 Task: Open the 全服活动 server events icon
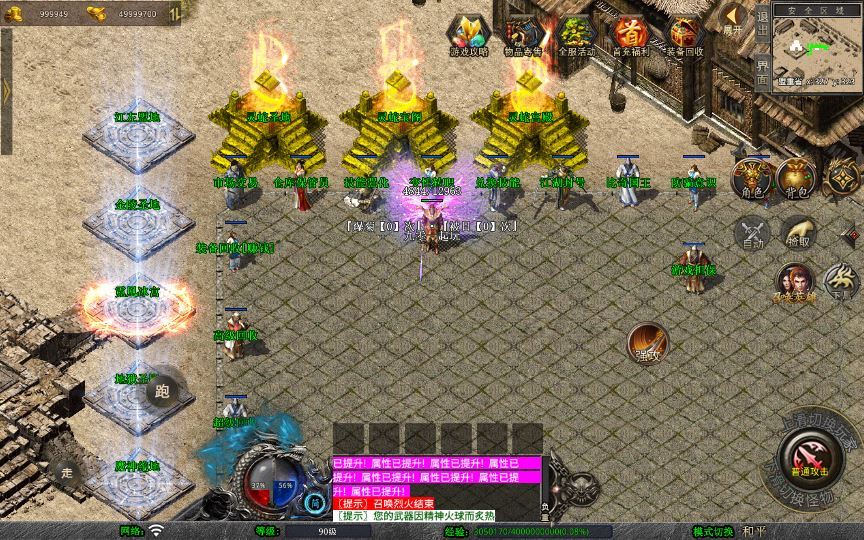tap(577, 35)
